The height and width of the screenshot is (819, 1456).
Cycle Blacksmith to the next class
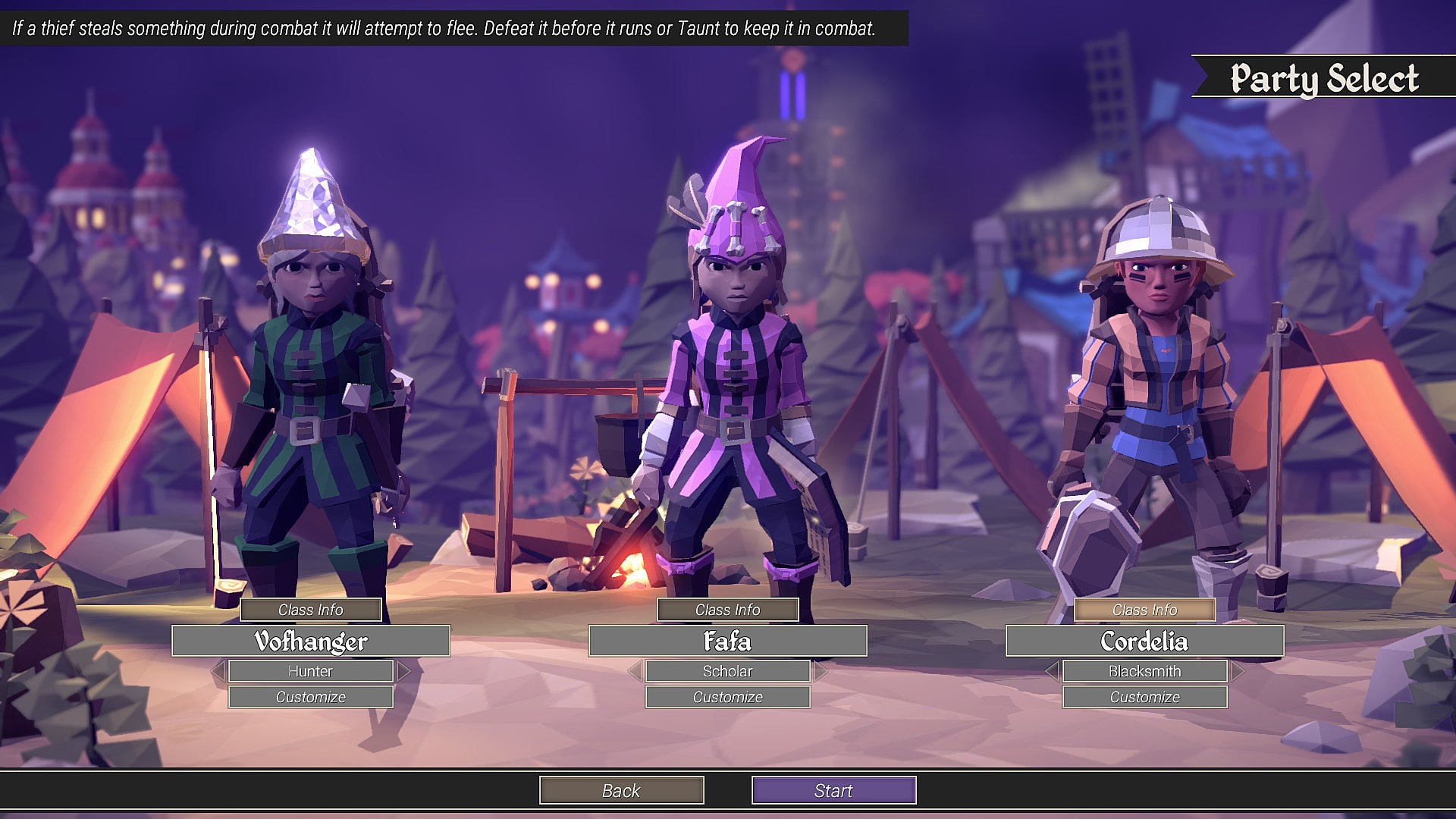tap(1238, 671)
